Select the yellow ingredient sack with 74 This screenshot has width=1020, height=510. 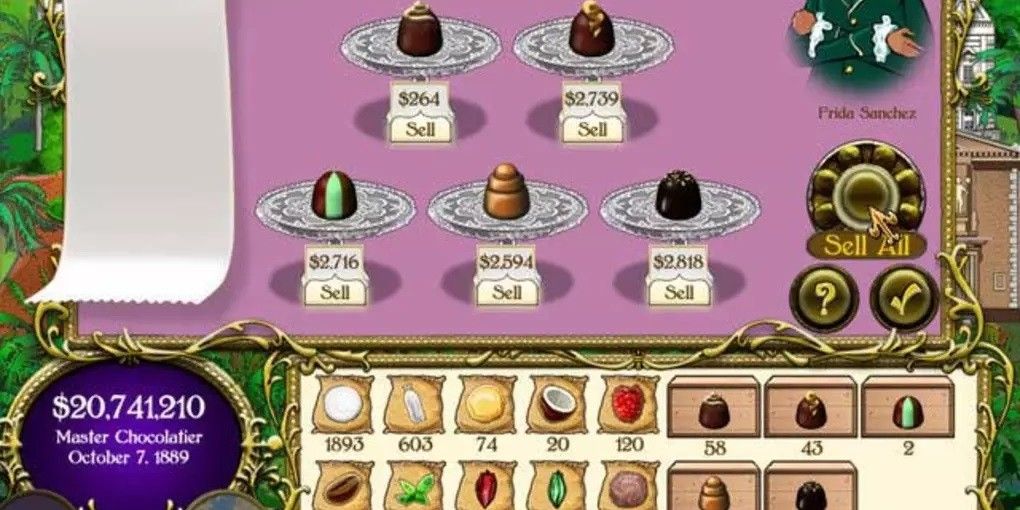tap(486, 405)
